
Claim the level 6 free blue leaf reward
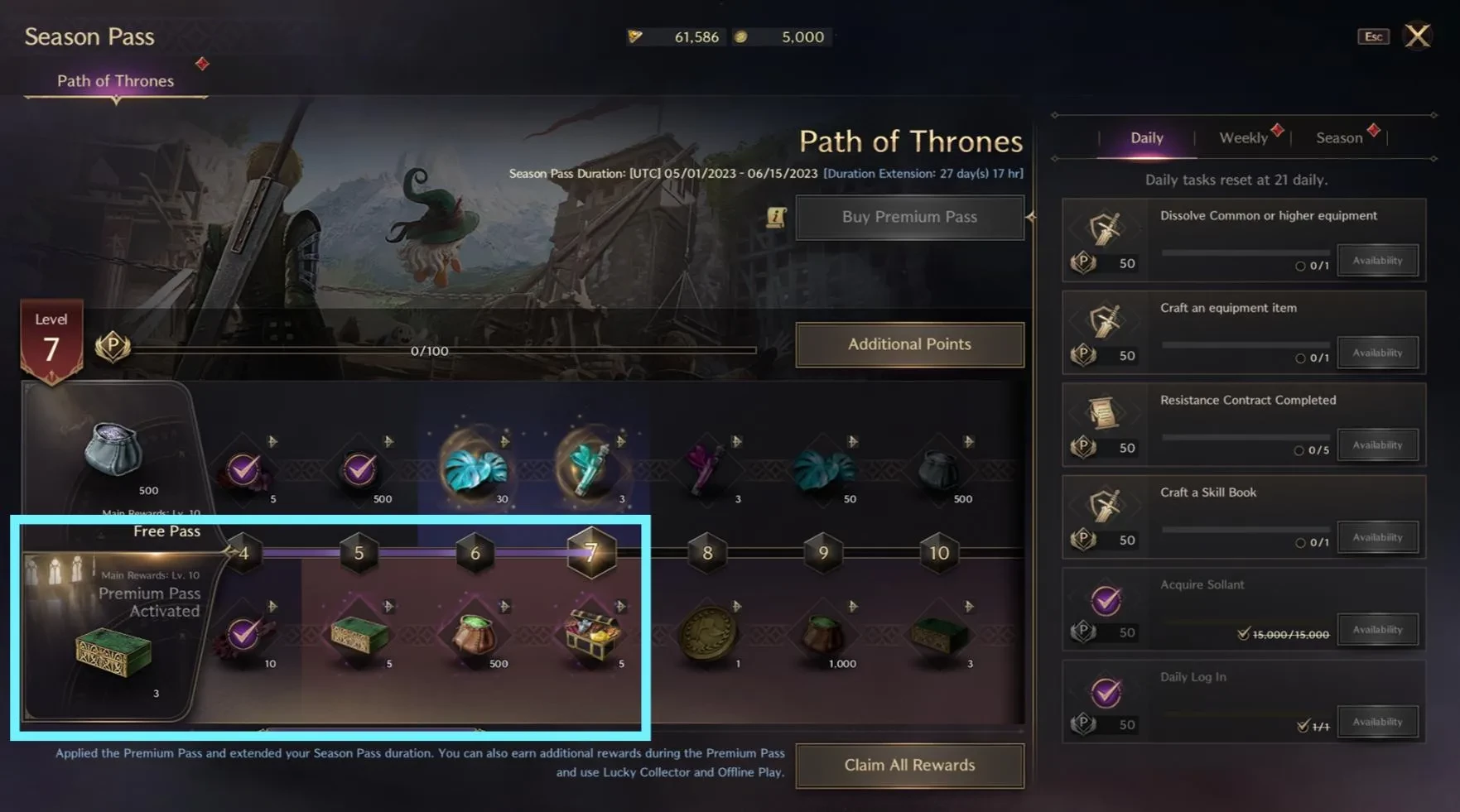point(475,469)
